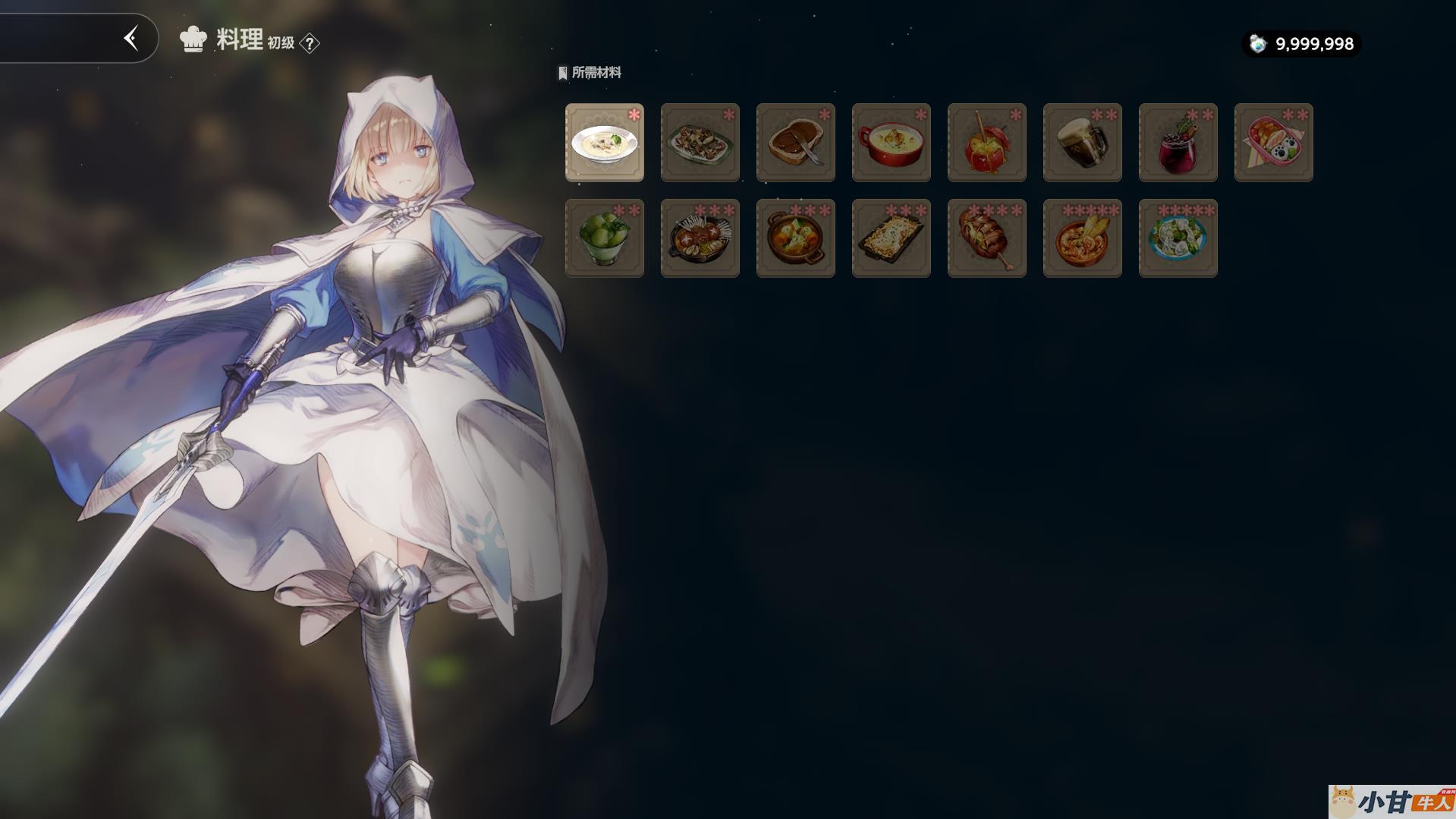Click the currency gem icon
Screen dimensions: 1456x819
pyautogui.click(x=1258, y=44)
